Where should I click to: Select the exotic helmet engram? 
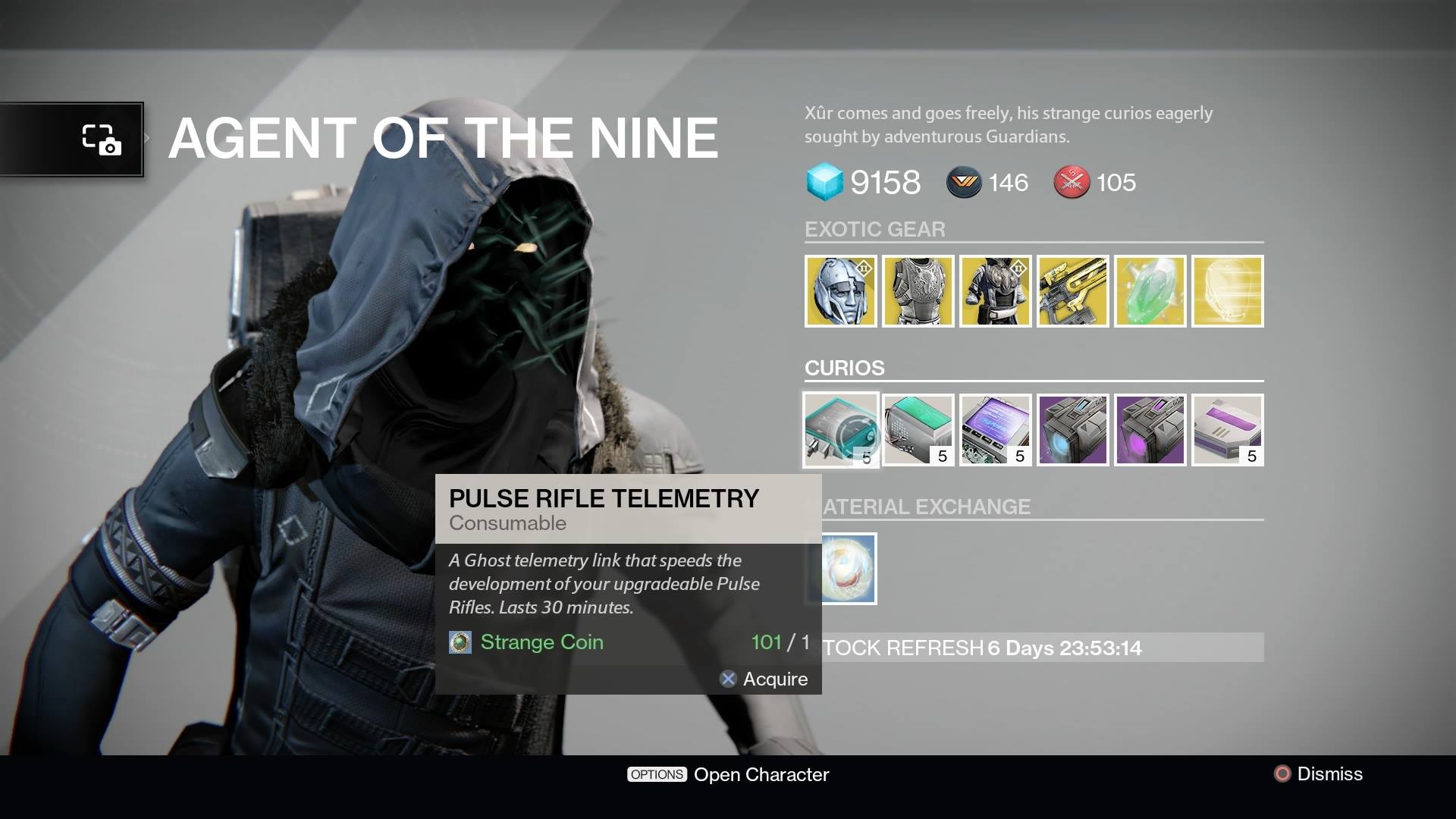[x=1227, y=291]
